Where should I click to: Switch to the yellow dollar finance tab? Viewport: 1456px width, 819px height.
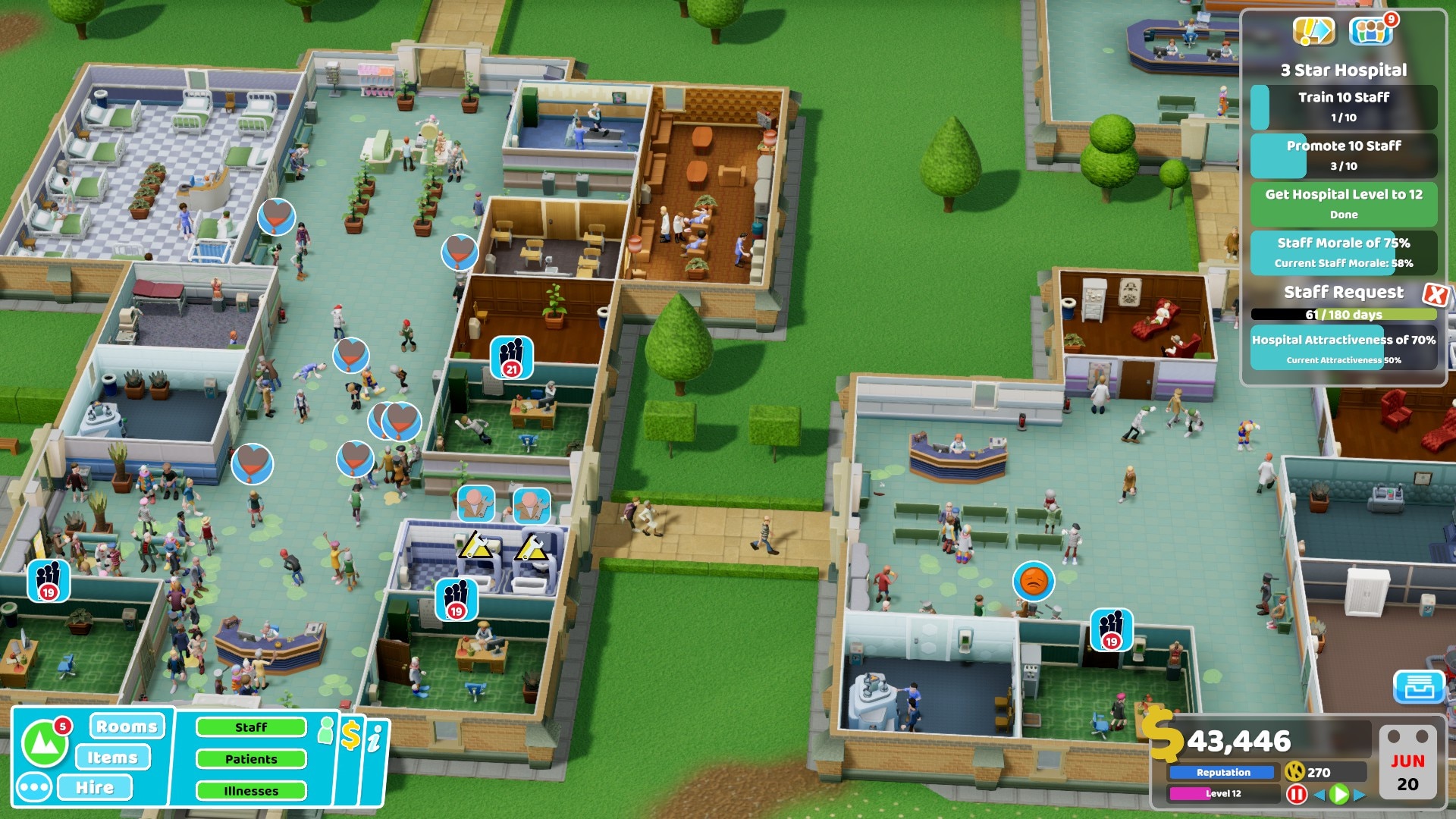(x=350, y=735)
